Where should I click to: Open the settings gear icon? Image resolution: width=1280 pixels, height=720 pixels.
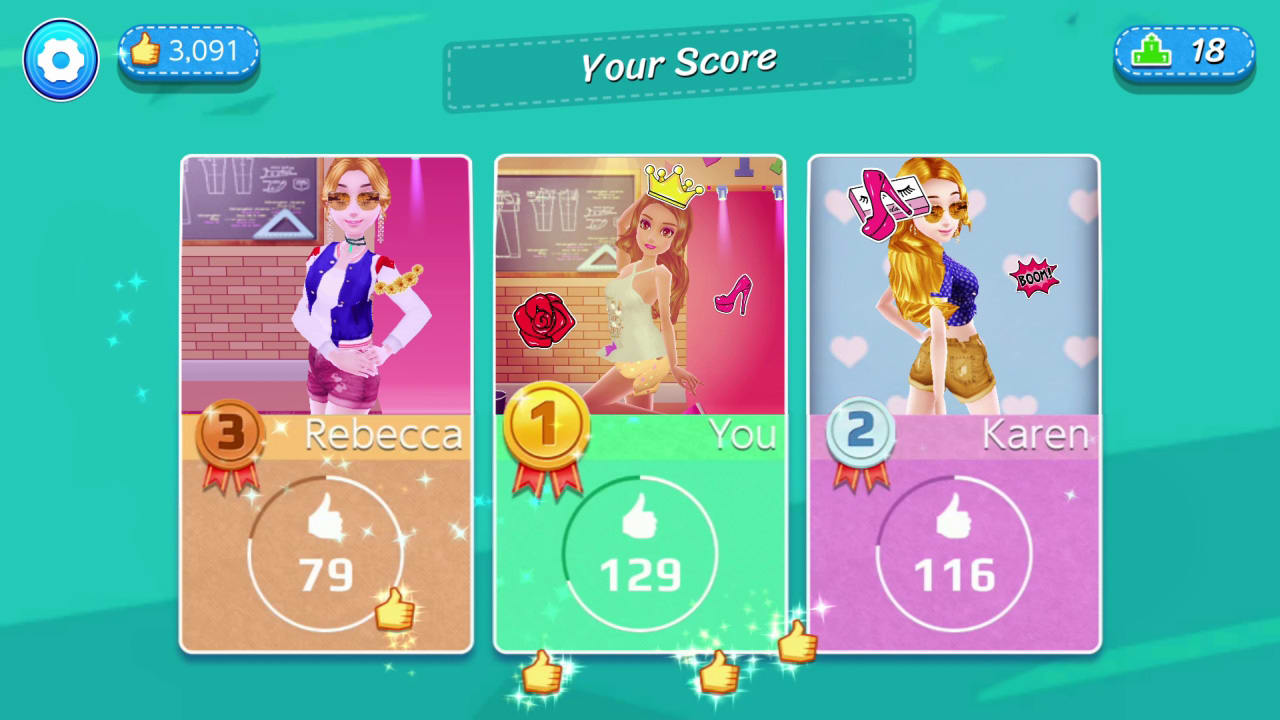60,60
